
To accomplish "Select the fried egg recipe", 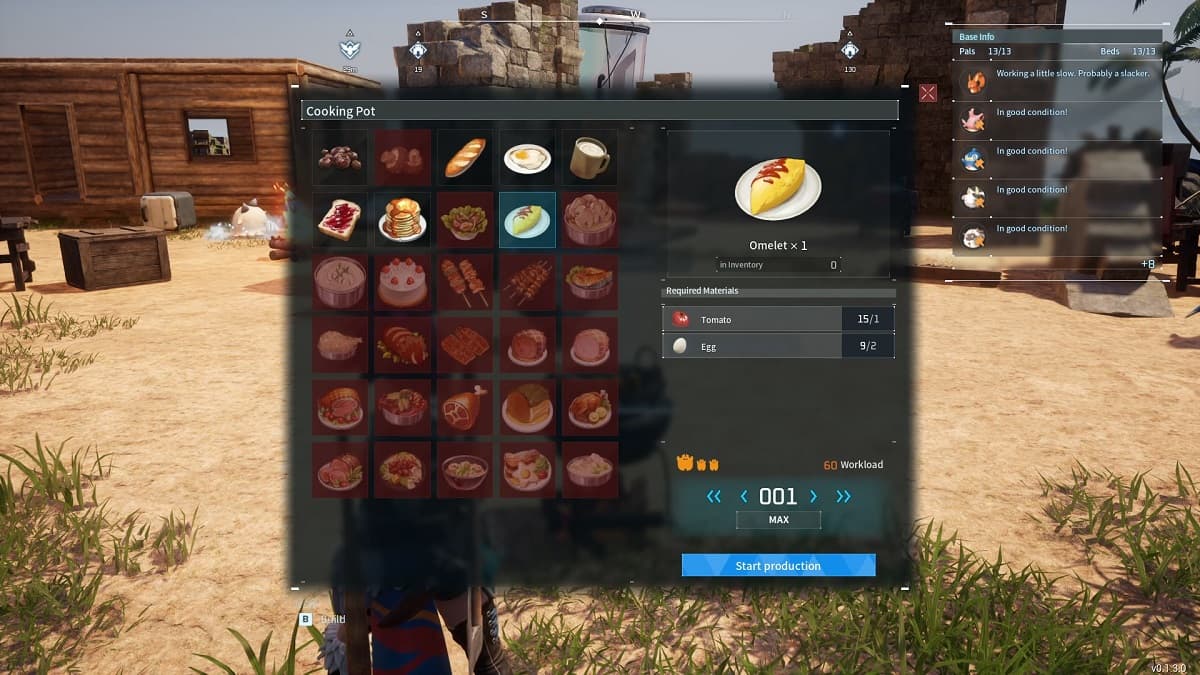I will pos(527,157).
